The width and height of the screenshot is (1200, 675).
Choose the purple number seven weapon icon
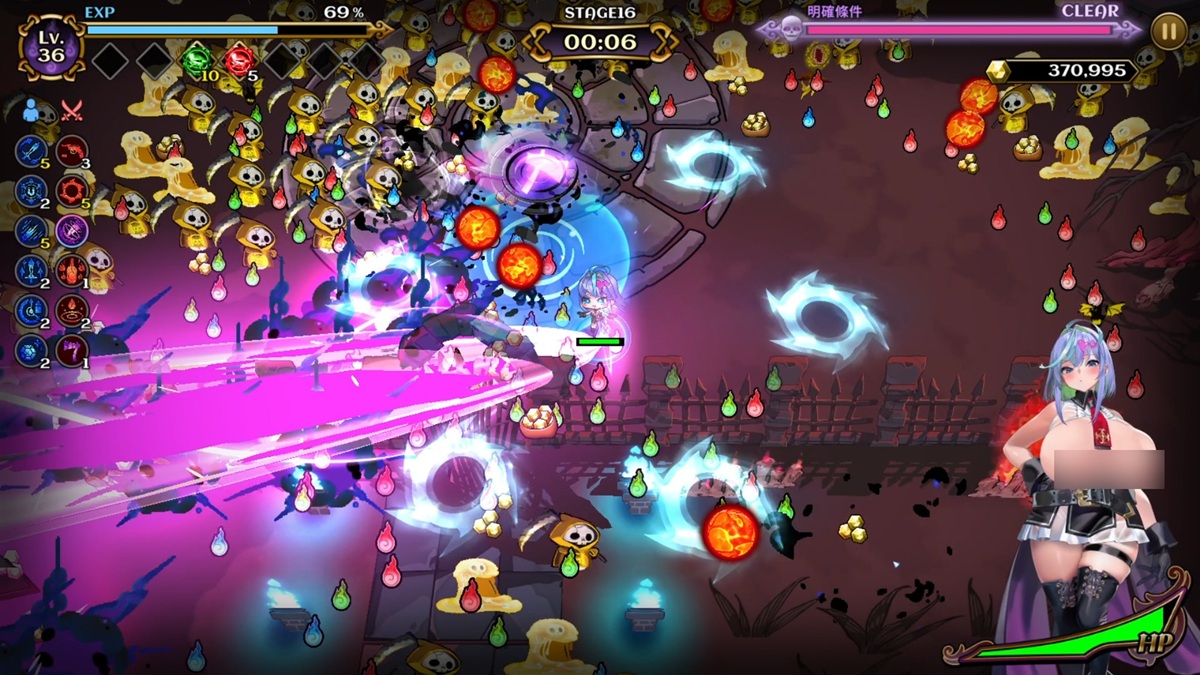(x=72, y=350)
